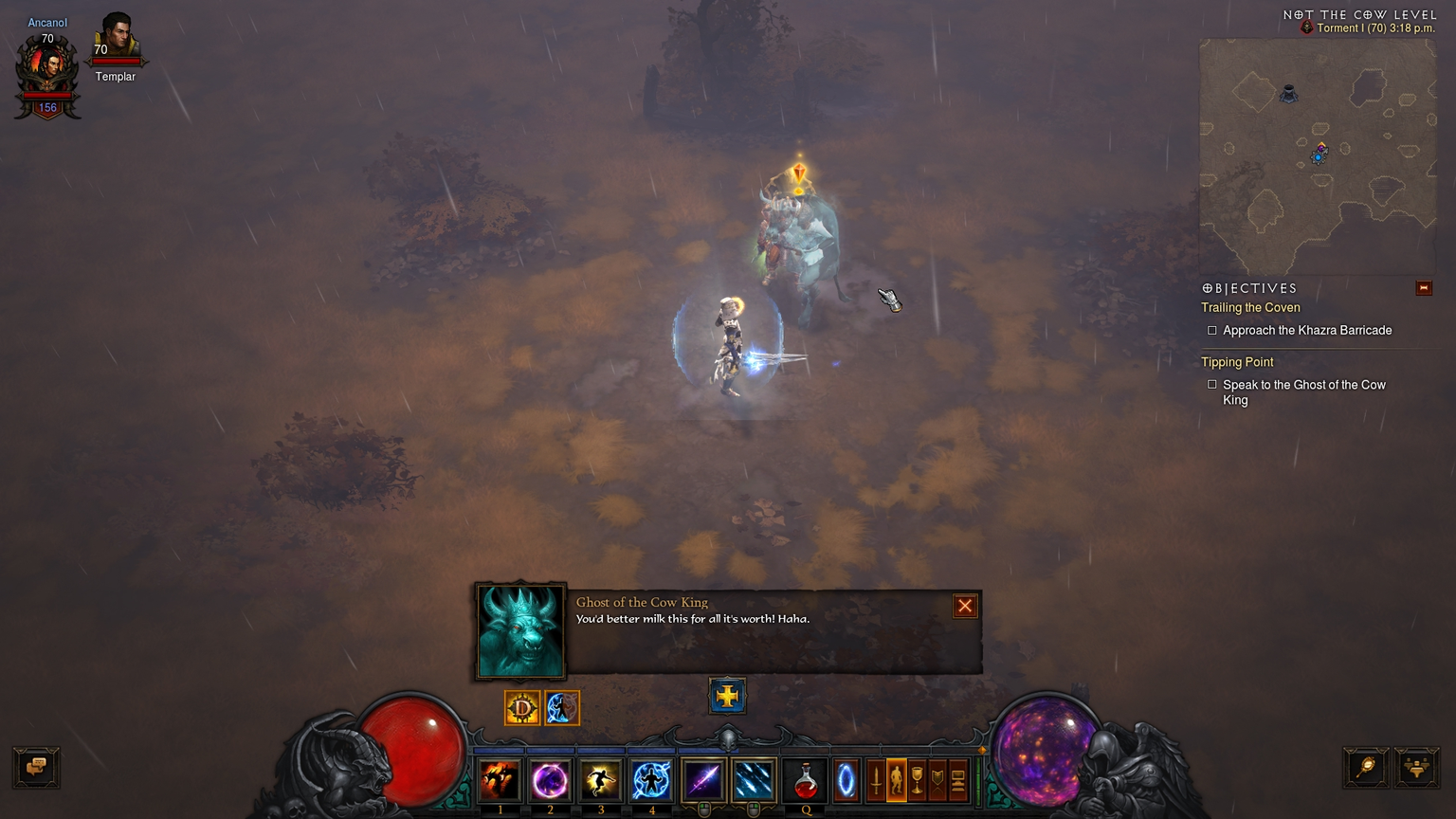Viewport: 1456px width, 819px height.
Task: Select the purple bolt left-mouse skill
Action: coord(703,780)
